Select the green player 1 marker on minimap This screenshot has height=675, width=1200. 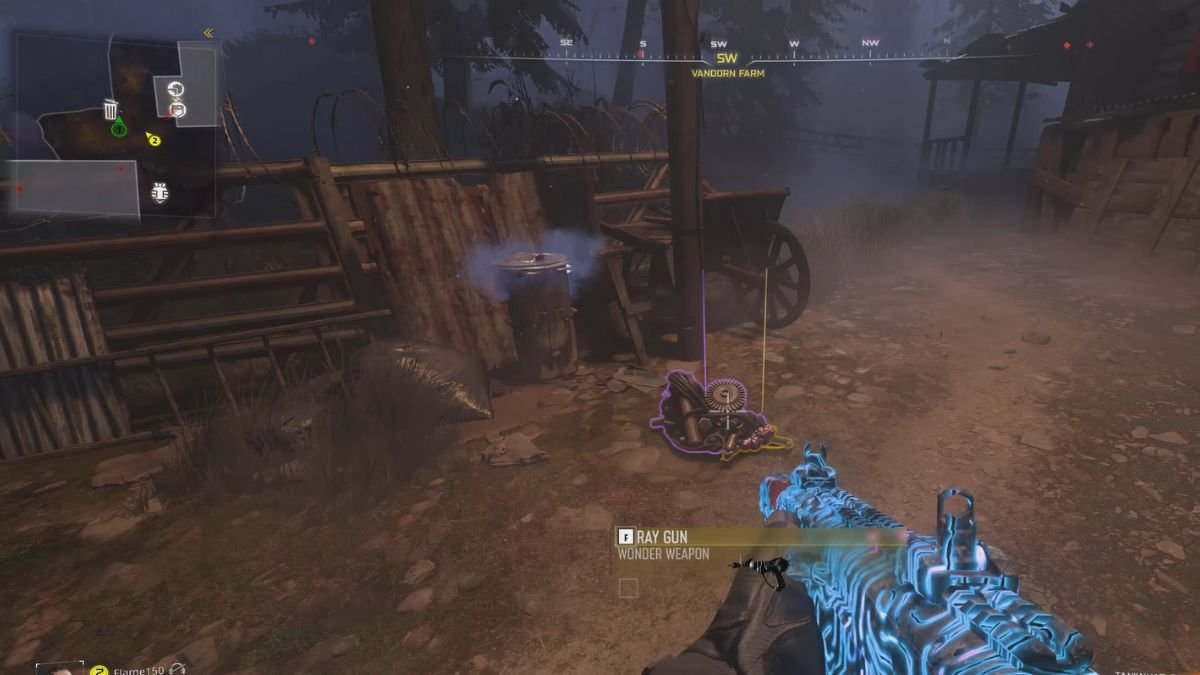118,127
